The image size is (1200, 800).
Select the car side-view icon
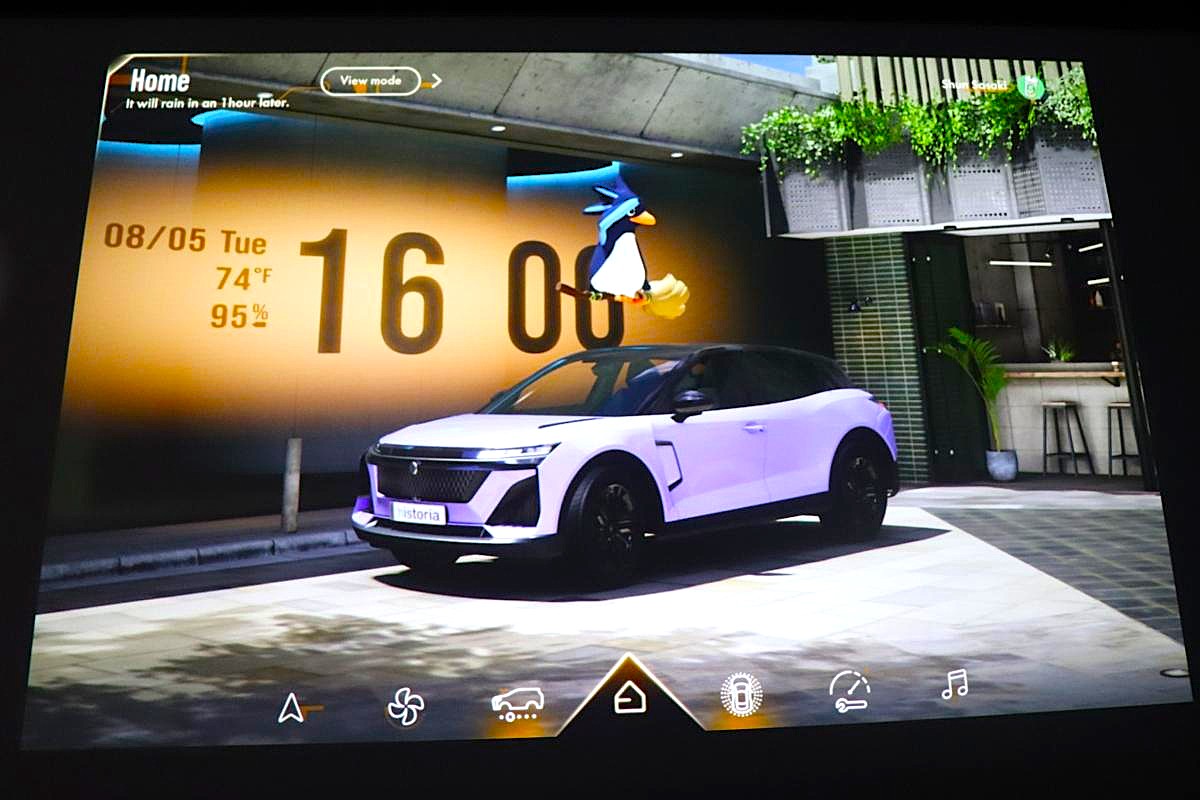(x=517, y=703)
